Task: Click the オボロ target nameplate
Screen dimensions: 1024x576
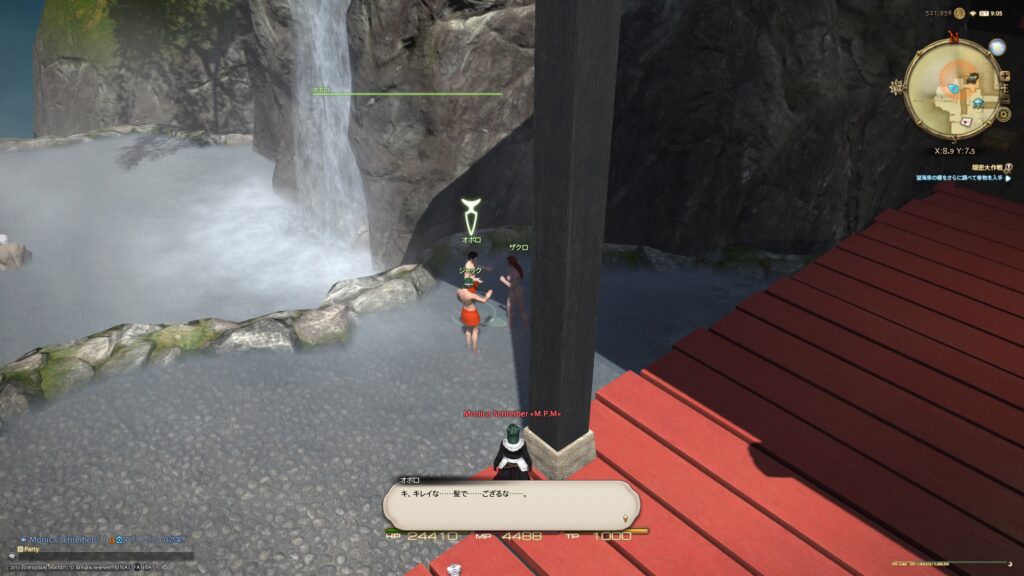Action: pos(471,240)
